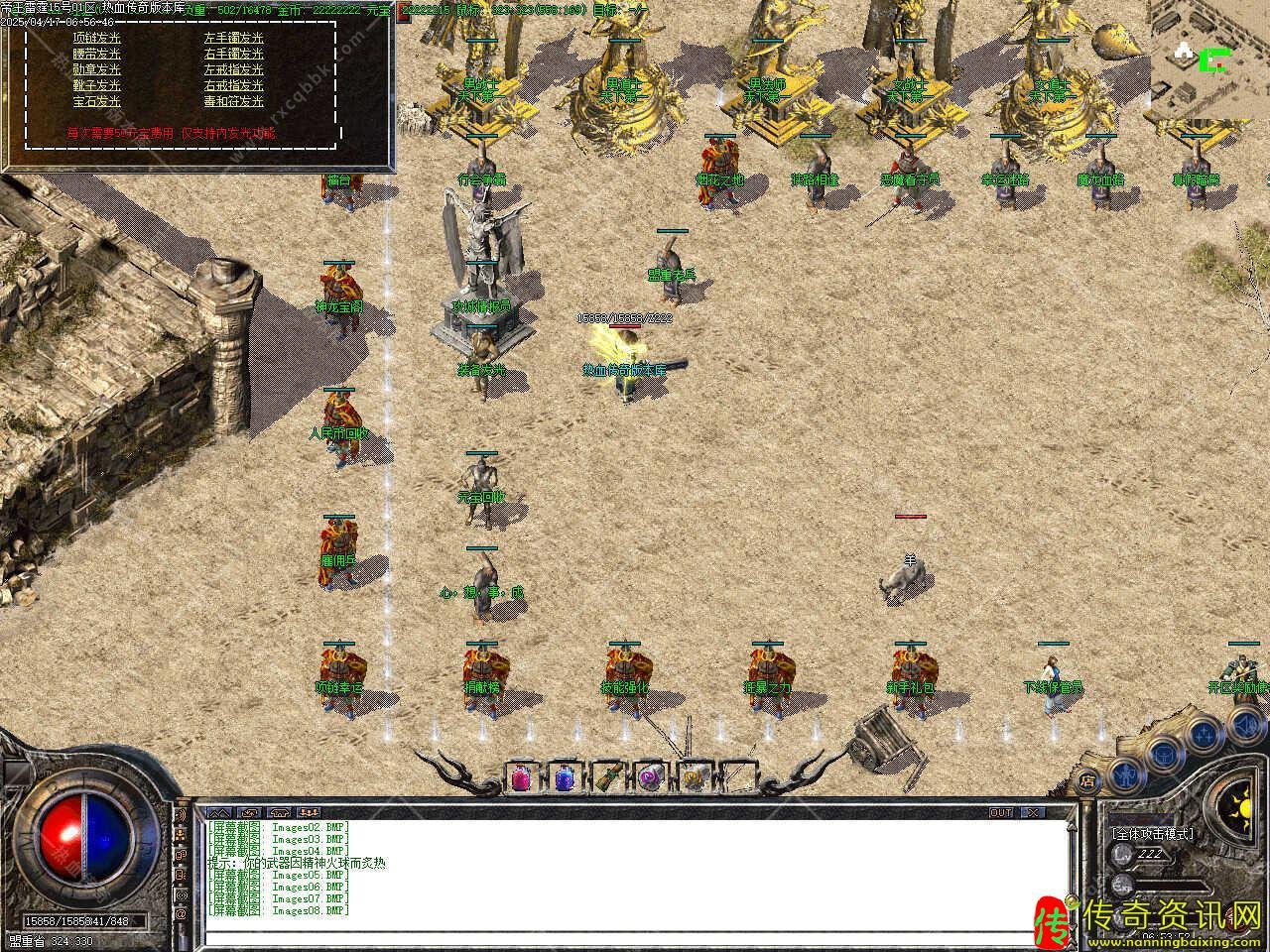Select the 左手镯发光 option
The width and height of the screenshot is (1270, 952).
234,39
